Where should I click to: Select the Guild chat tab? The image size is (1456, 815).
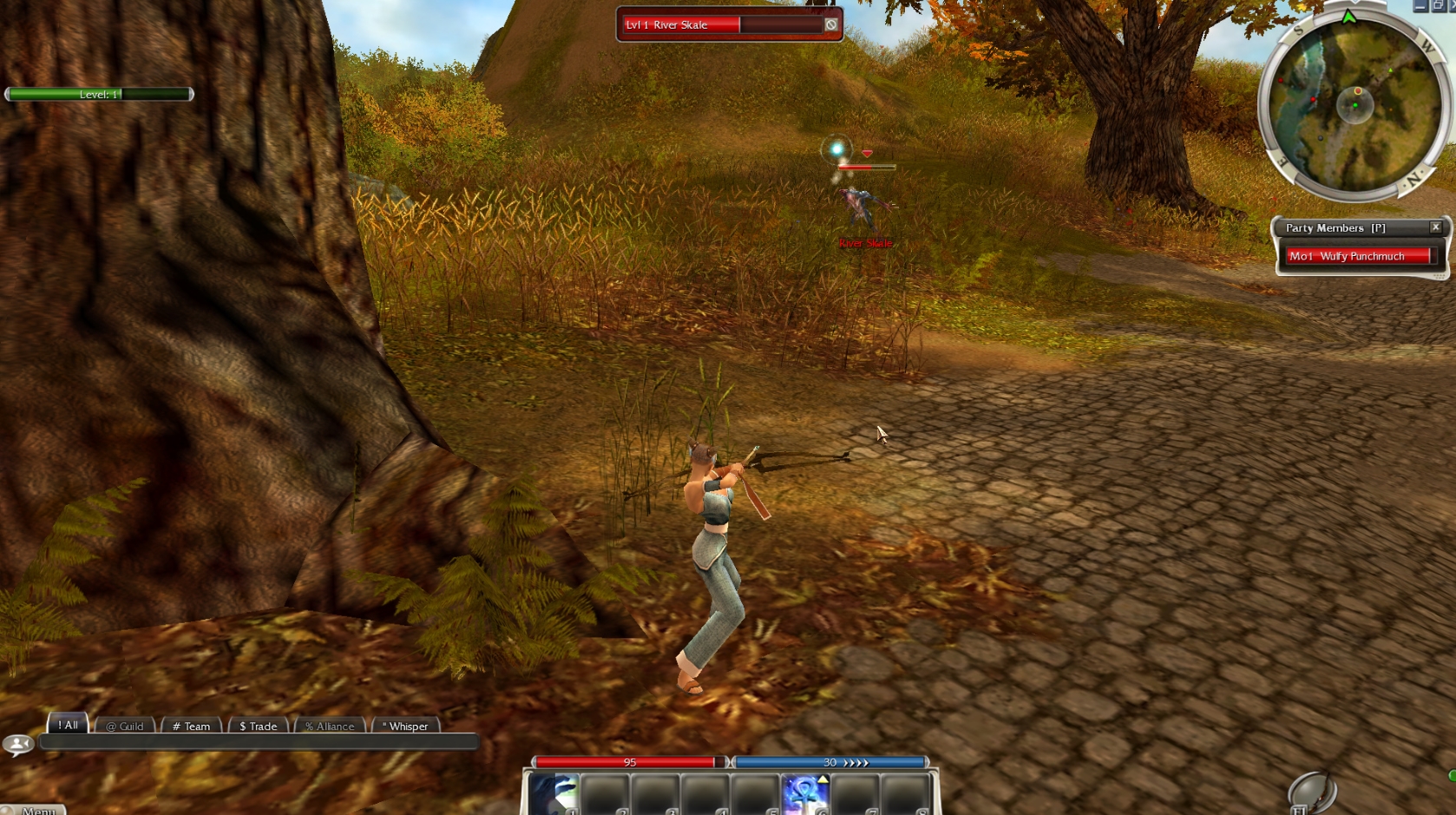[123, 726]
